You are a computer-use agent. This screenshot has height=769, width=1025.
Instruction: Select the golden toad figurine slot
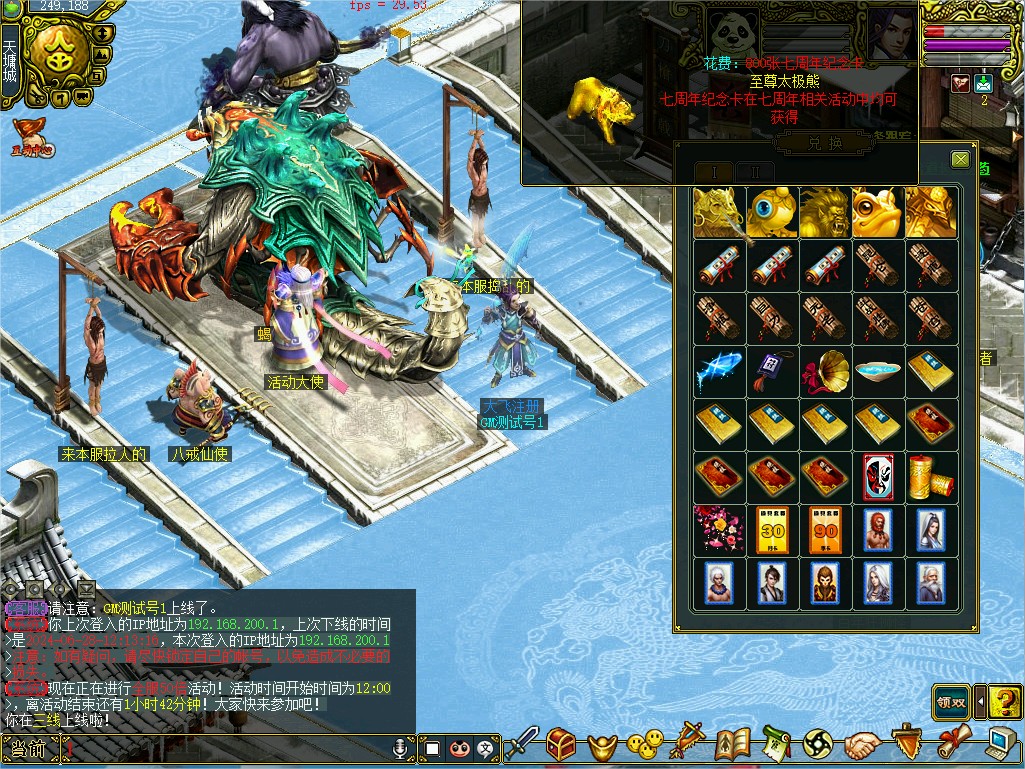[877, 211]
